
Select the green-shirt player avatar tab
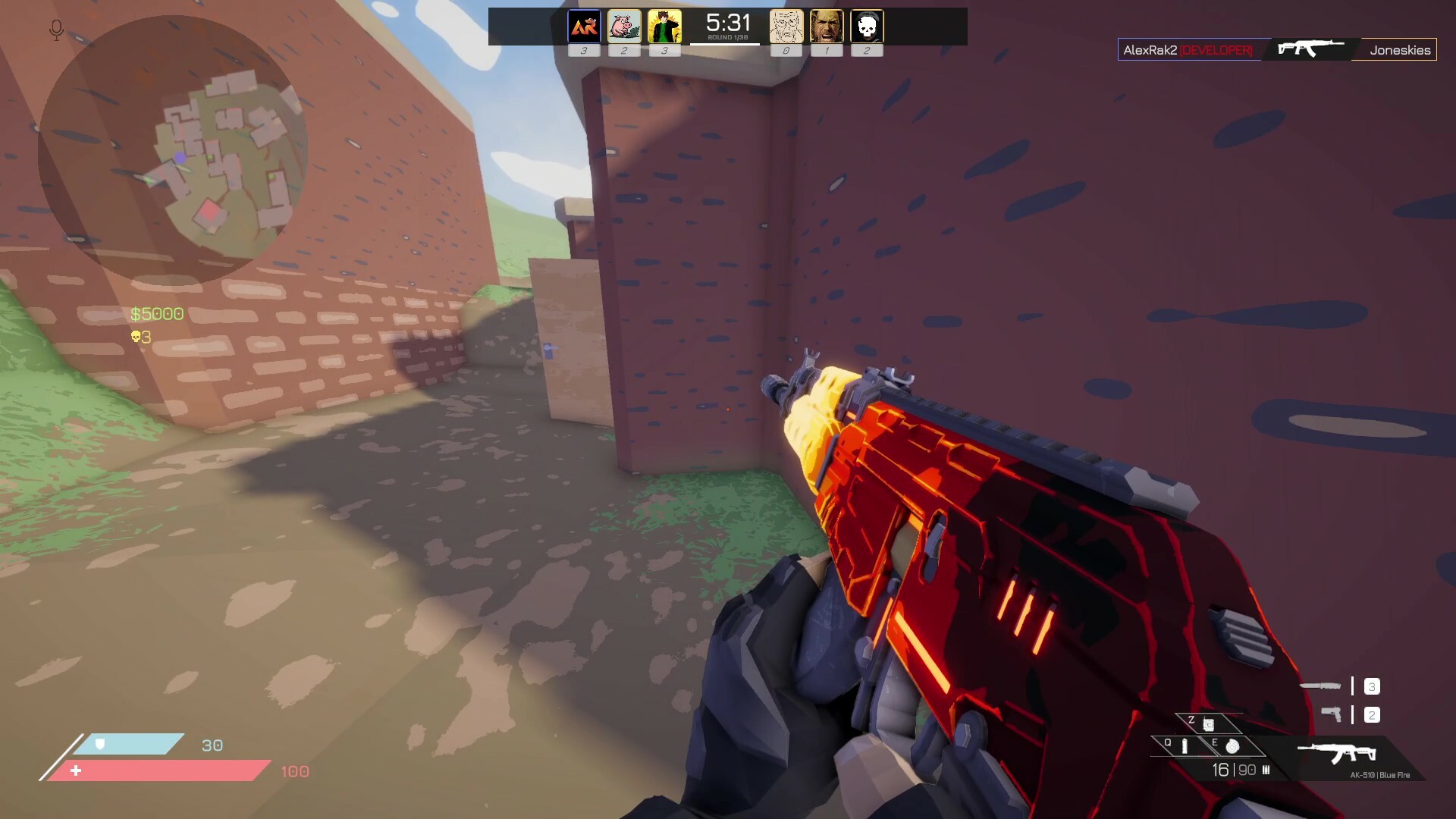click(665, 25)
